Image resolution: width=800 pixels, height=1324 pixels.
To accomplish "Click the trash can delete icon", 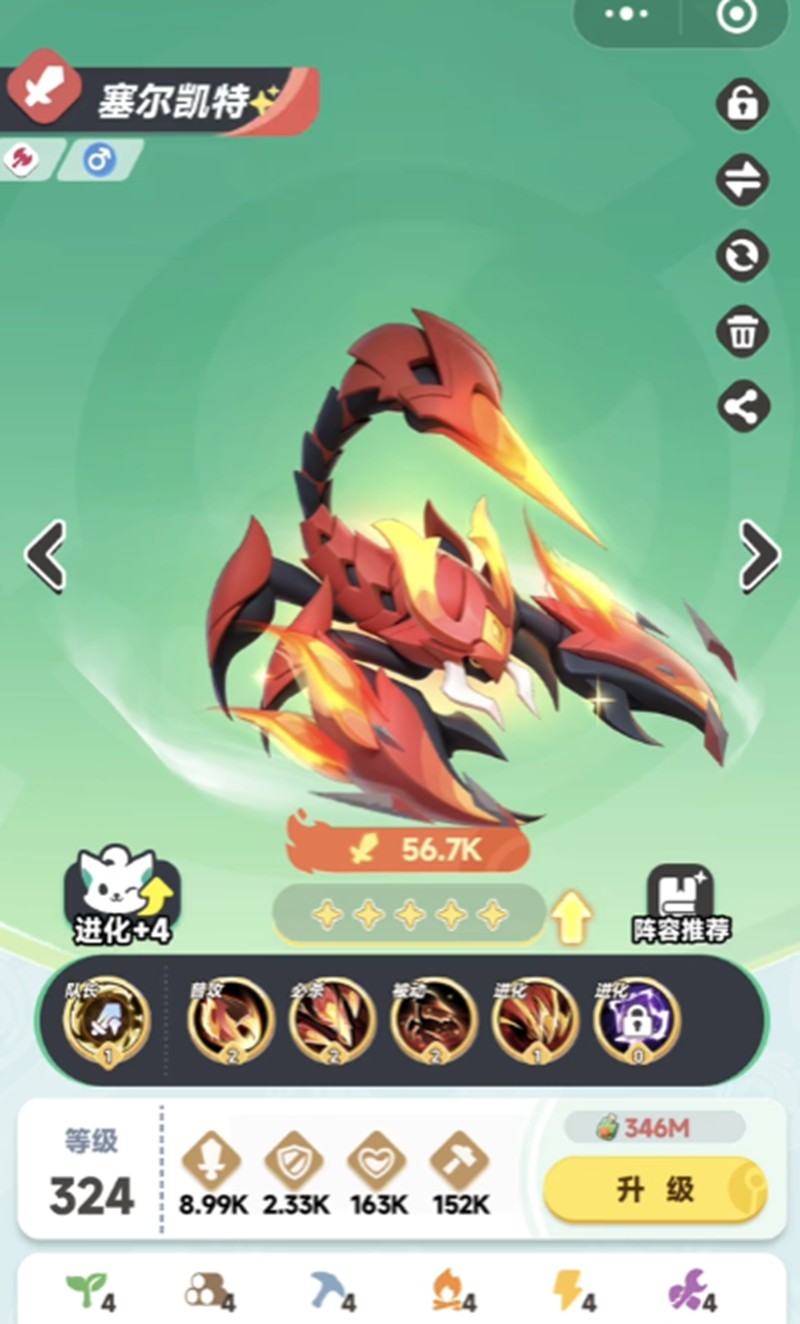I will [743, 331].
